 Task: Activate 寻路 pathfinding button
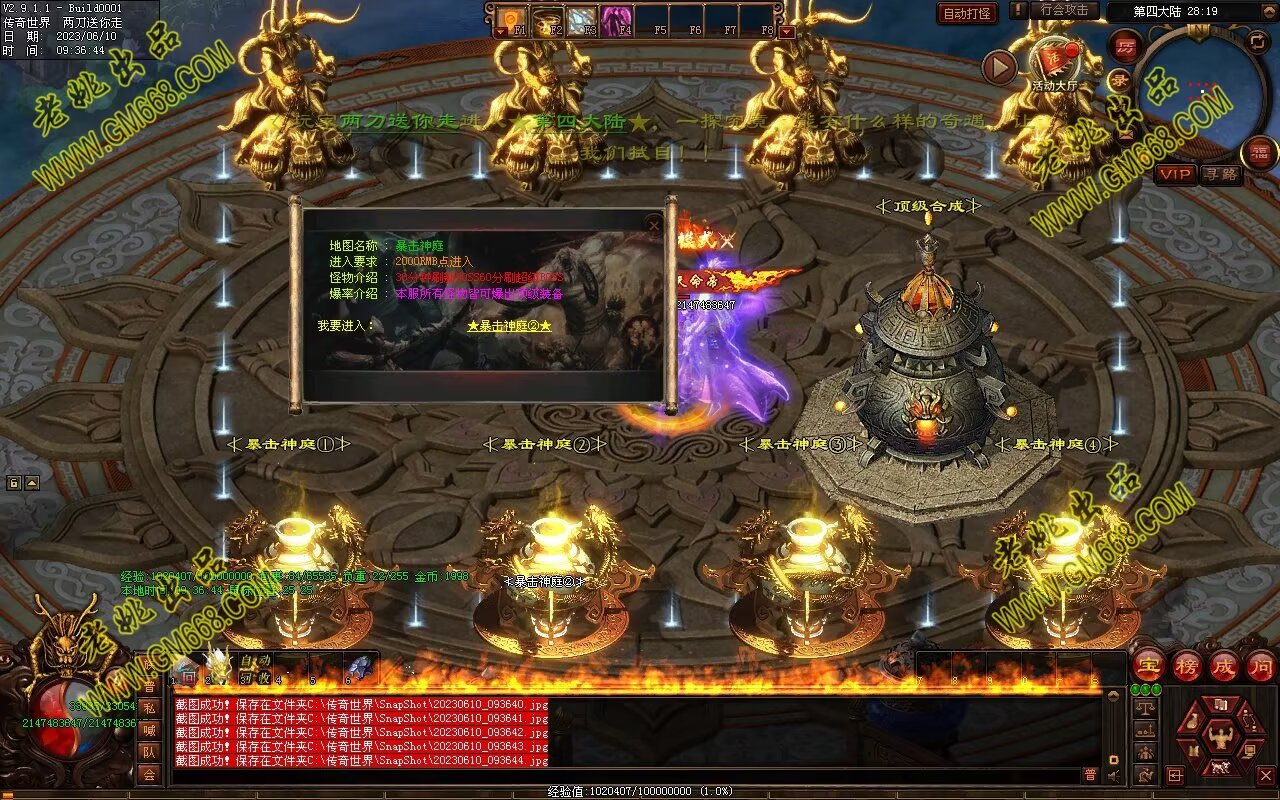[1220, 174]
